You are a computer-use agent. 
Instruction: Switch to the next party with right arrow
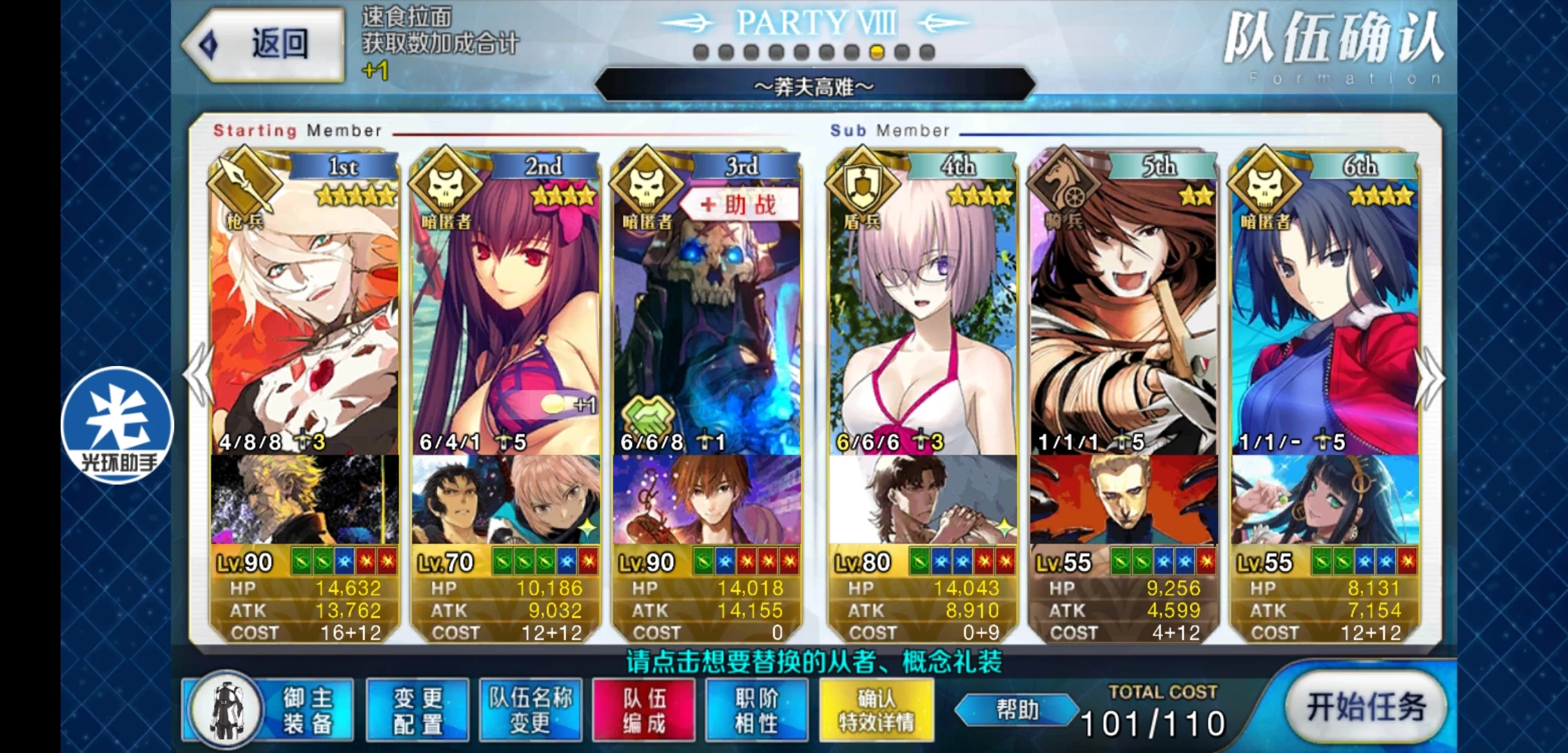(1430, 376)
